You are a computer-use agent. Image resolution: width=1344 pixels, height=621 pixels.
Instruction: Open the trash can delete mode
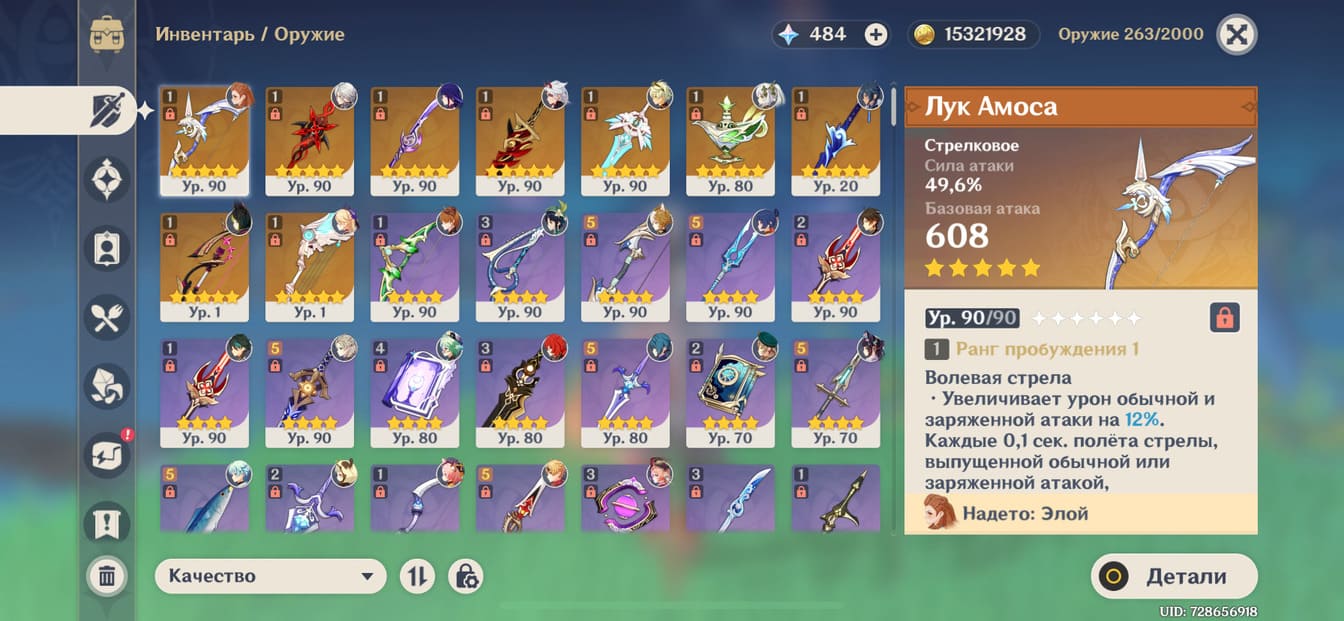(106, 575)
